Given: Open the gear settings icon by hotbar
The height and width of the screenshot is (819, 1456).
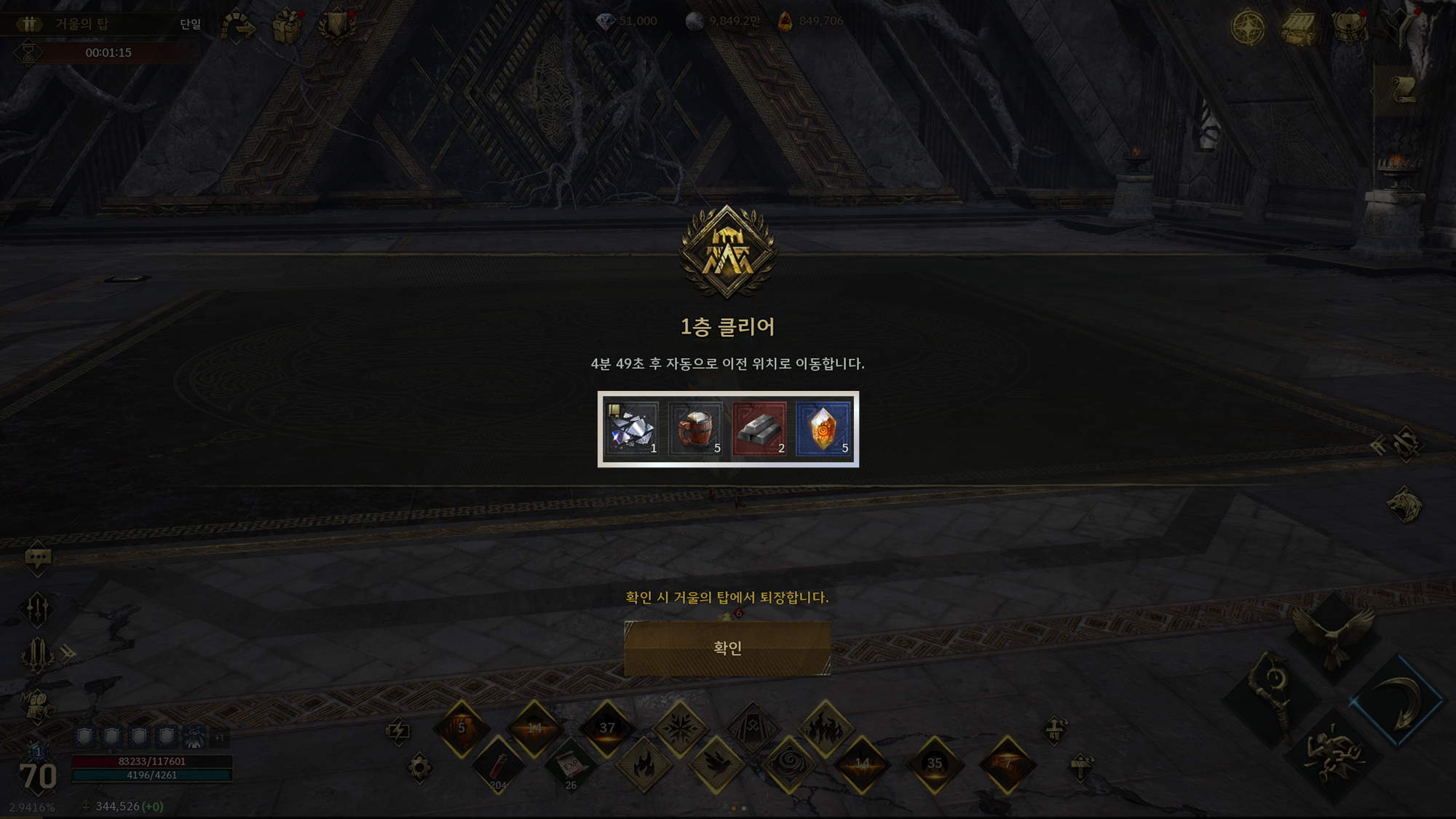Looking at the screenshot, I should coord(419,767).
